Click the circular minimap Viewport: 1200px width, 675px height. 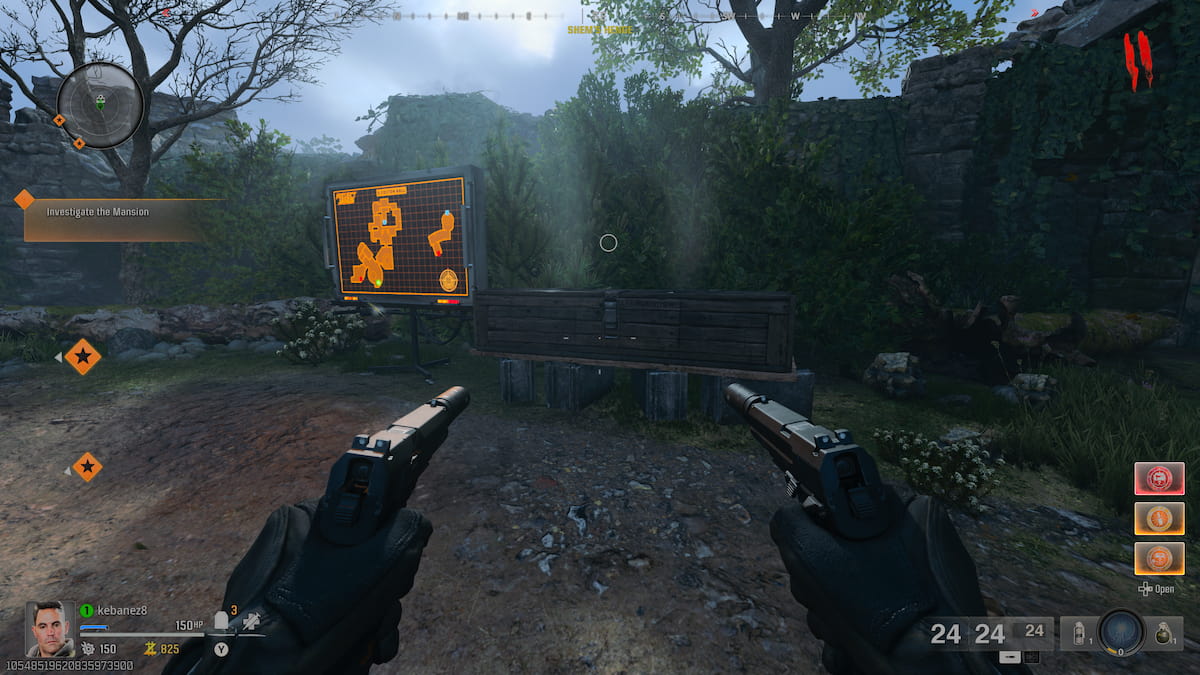click(100, 104)
